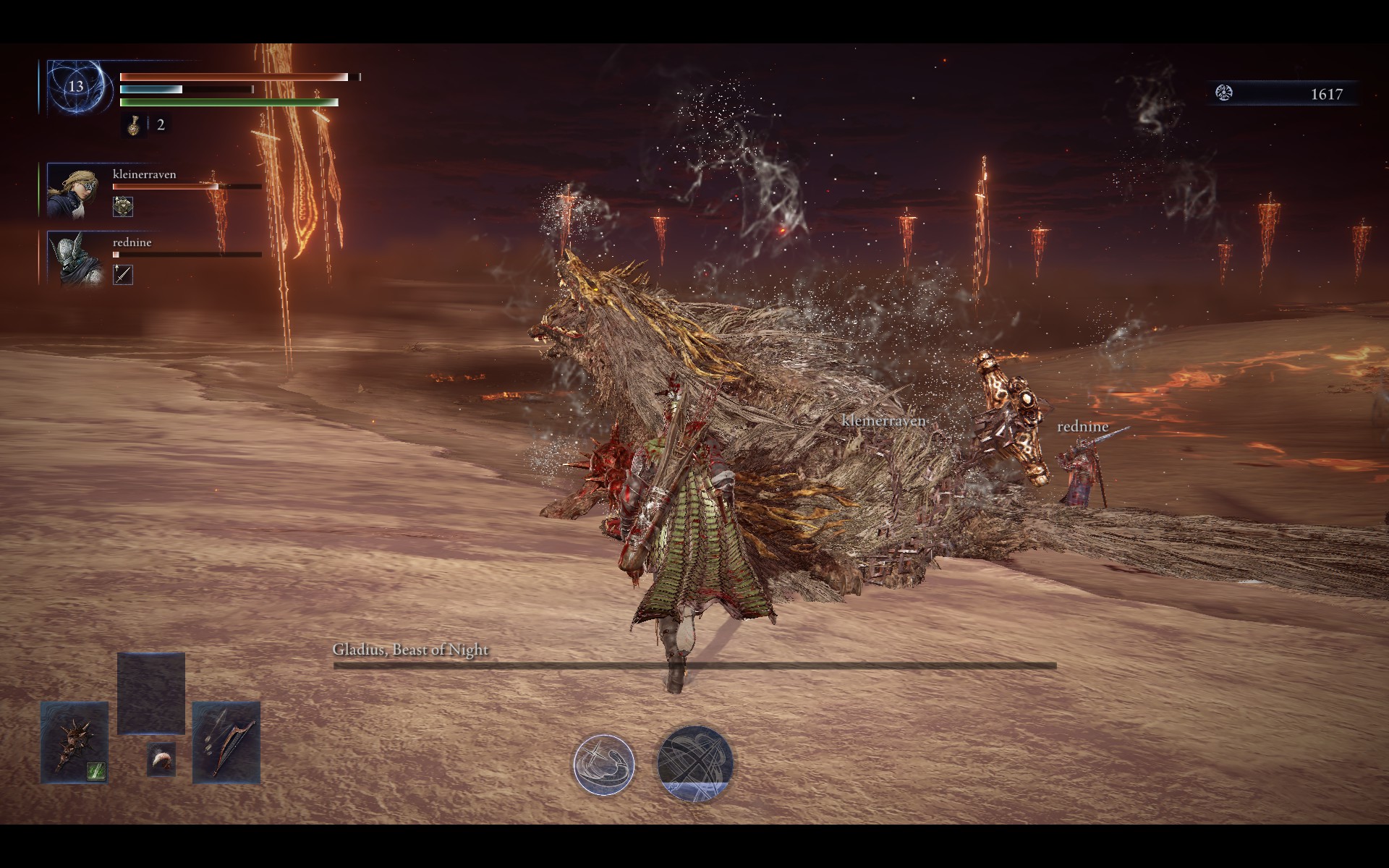The height and width of the screenshot is (868, 1389).
Task: Use the curved claw item in the quick slot
Action: tap(161, 759)
